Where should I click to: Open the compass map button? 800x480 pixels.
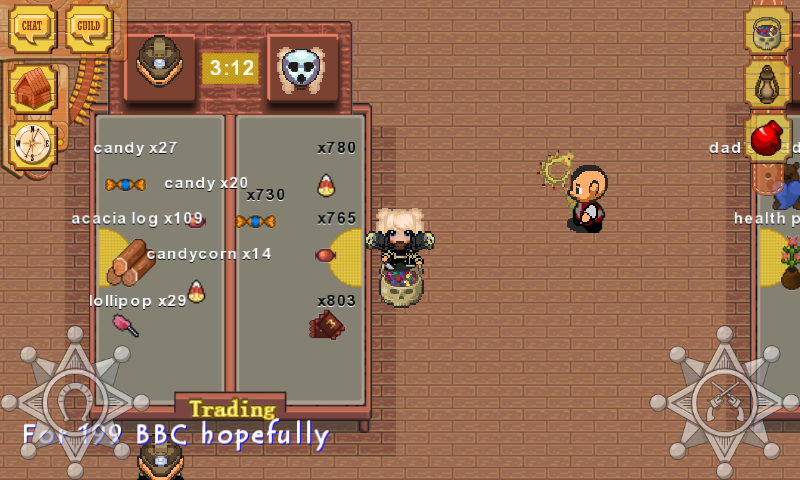[33, 144]
